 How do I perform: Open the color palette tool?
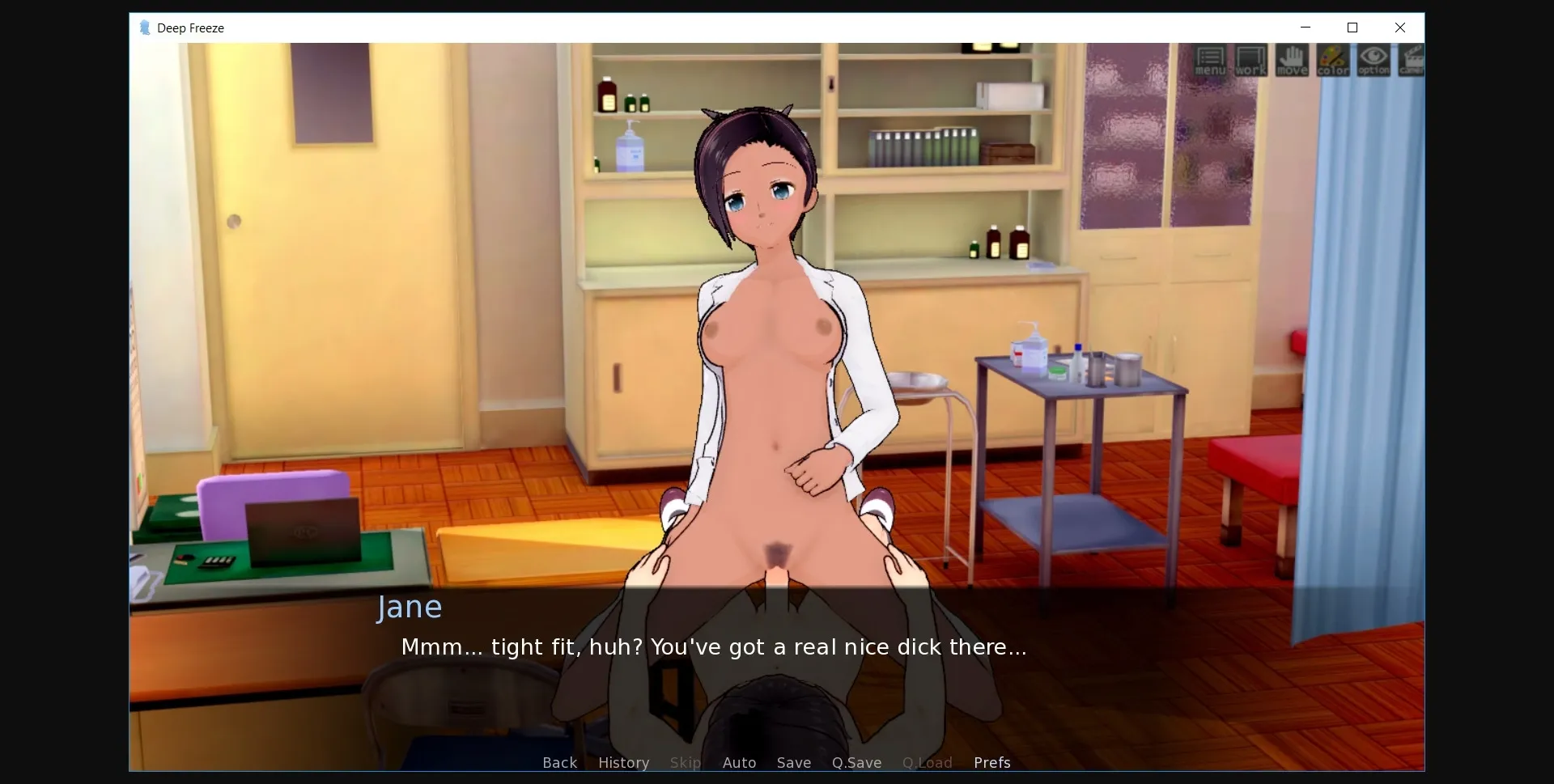[x=1332, y=61]
